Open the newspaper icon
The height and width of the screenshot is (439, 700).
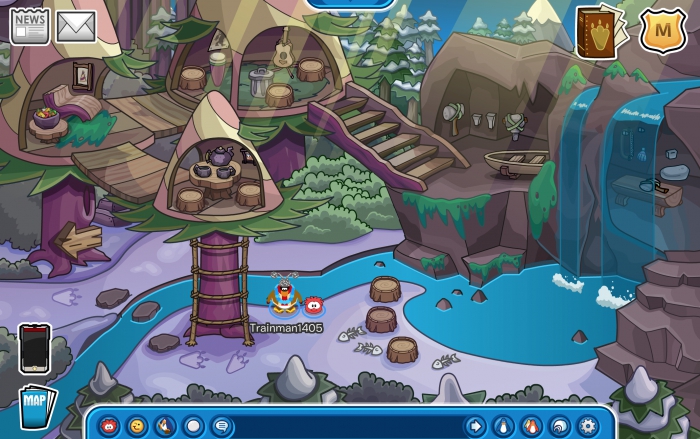point(29,26)
